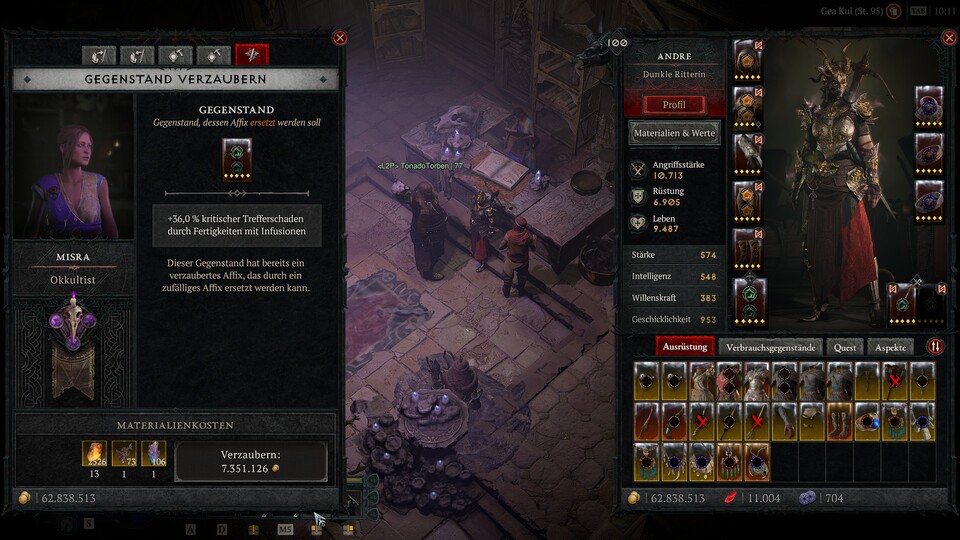This screenshot has width=960, height=540.
Task: Select the equipped chest armor slot
Action: (x=749, y=106)
